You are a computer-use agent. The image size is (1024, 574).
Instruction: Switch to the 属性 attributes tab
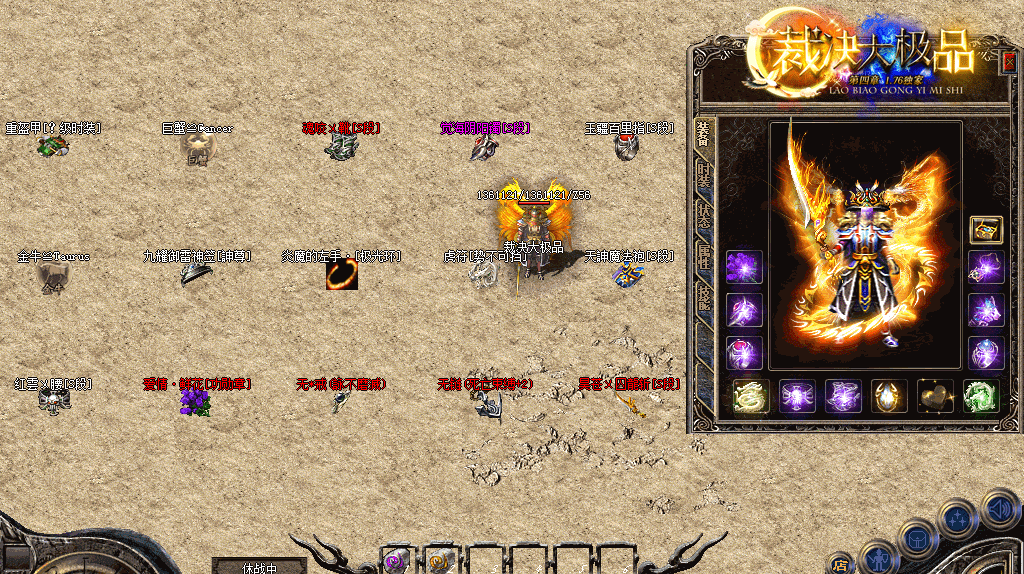pyautogui.click(x=703, y=257)
